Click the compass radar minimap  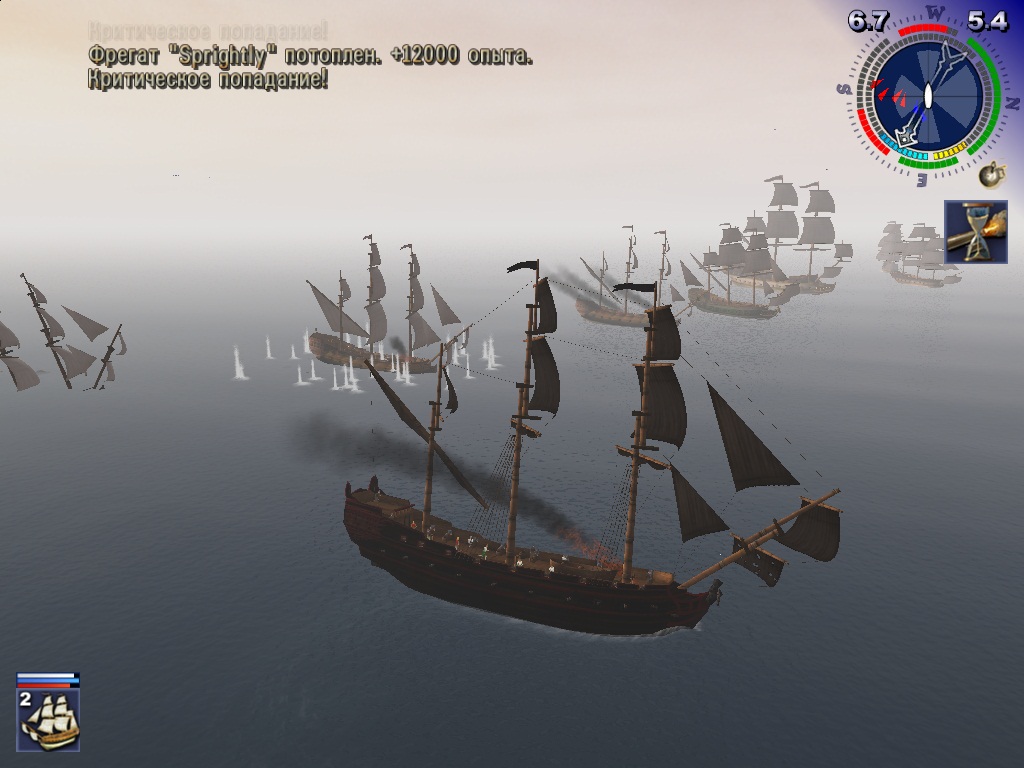tap(927, 96)
